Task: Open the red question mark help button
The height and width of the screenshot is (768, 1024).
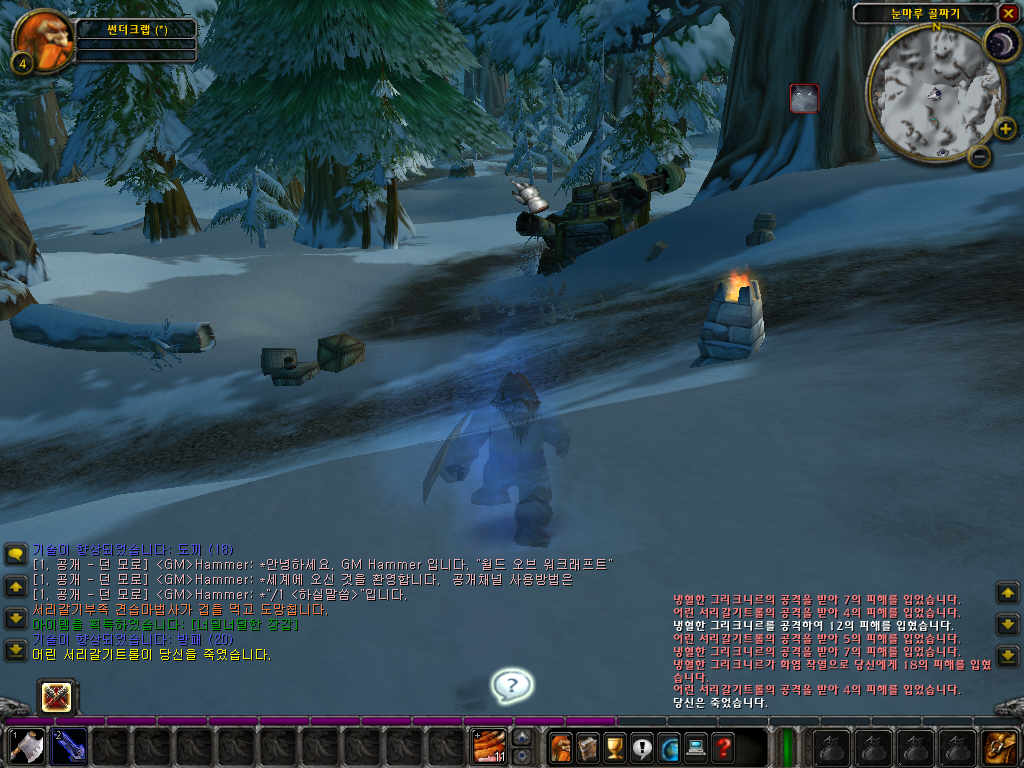Action: coord(722,747)
